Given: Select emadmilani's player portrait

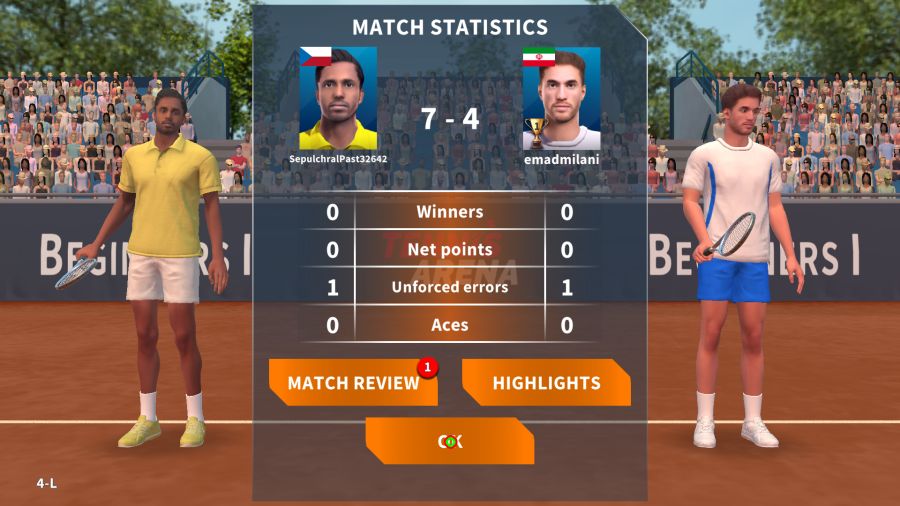Looking at the screenshot, I should click(x=561, y=98).
